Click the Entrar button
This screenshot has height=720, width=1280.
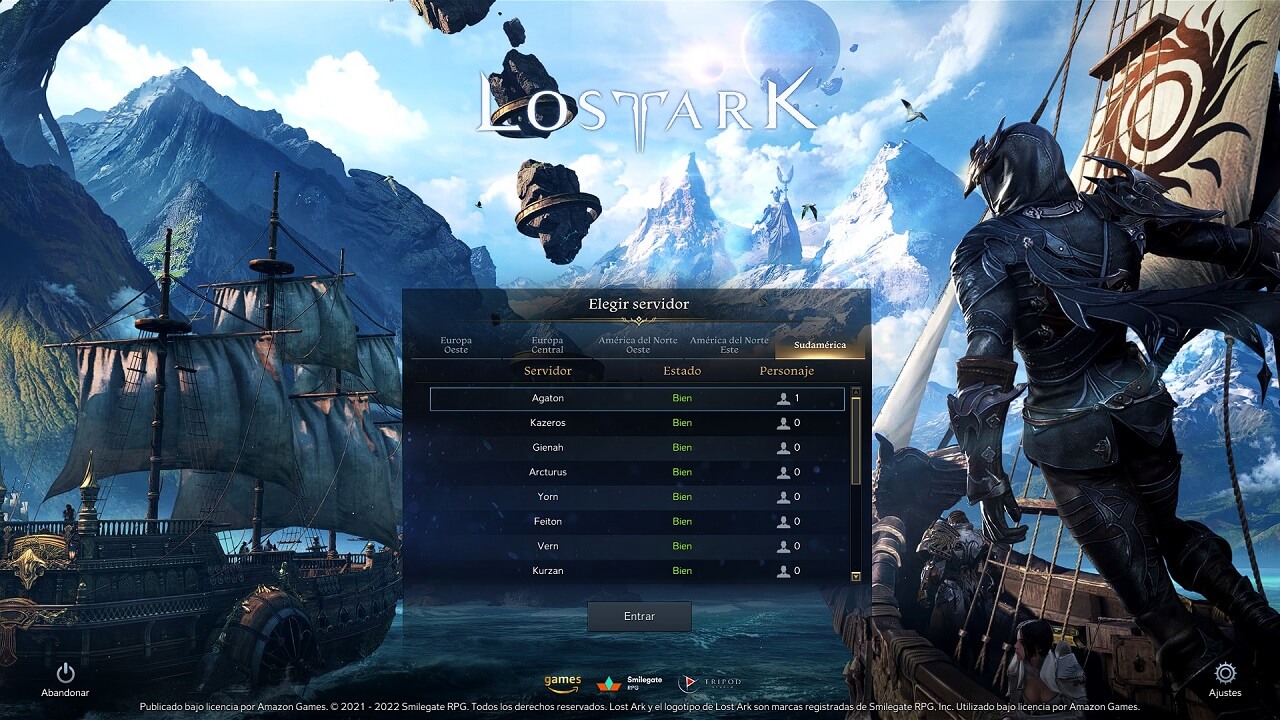click(639, 616)
